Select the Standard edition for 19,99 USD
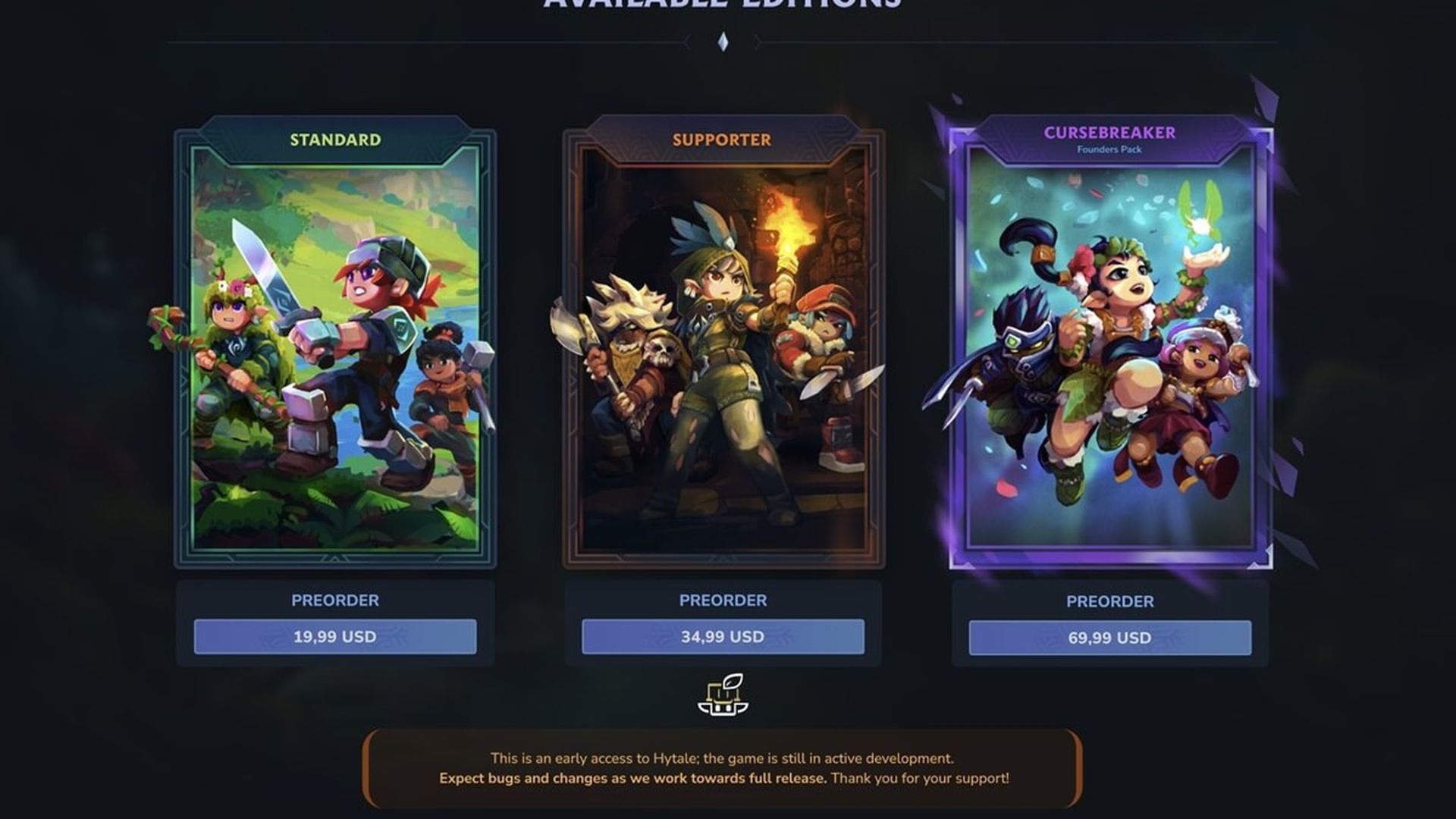Screen dimensions: 1456x819 [334, 638]
